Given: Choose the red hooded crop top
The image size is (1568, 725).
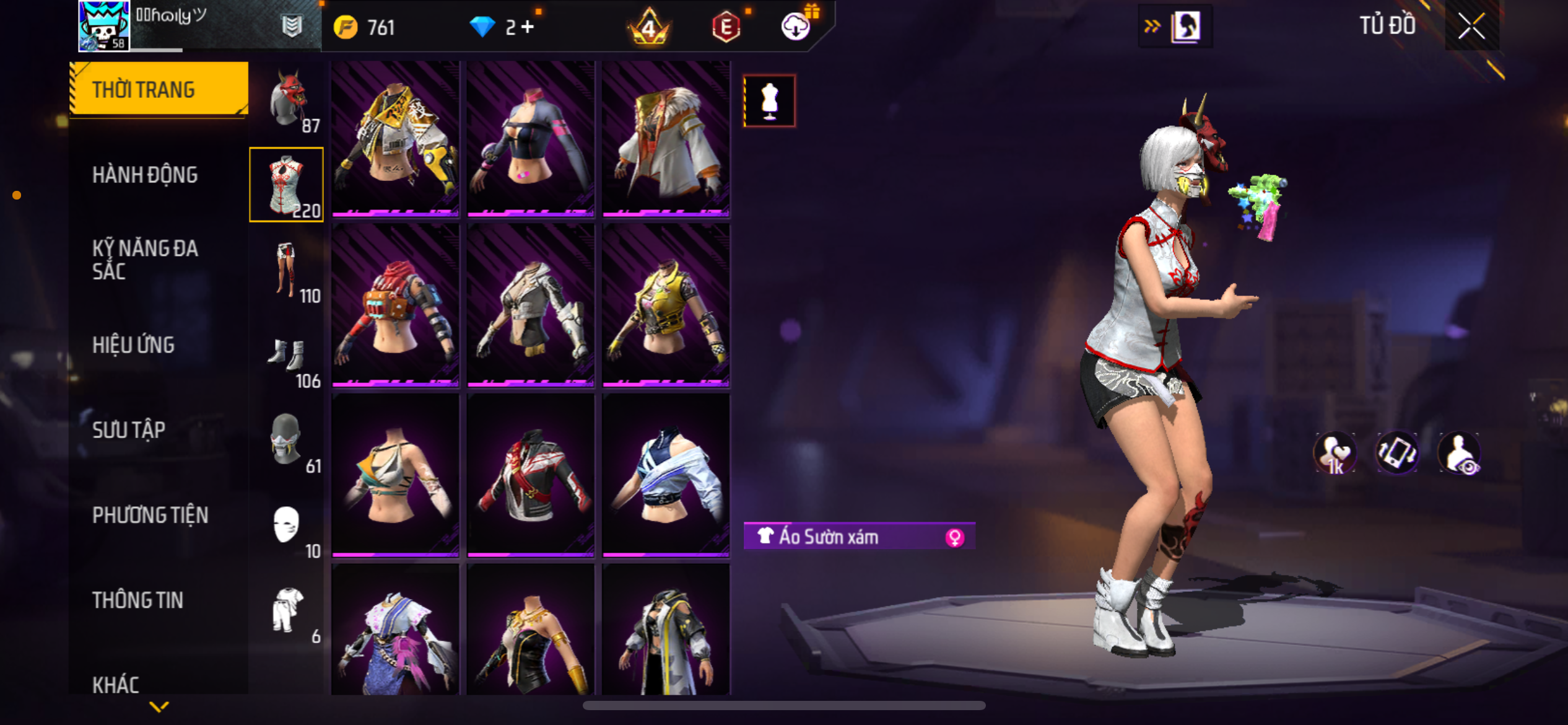Looking at the screenshot, I should click(395, 305).
